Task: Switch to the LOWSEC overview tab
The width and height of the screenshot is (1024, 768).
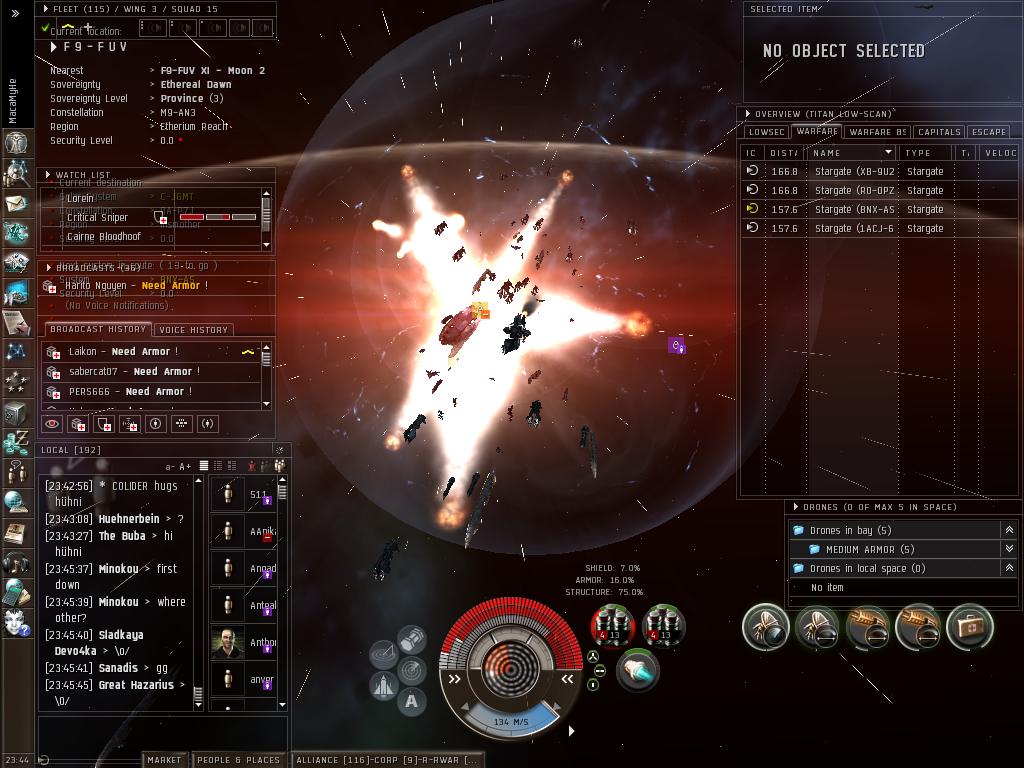Action: pyautogui.click(x=766, y=132)
